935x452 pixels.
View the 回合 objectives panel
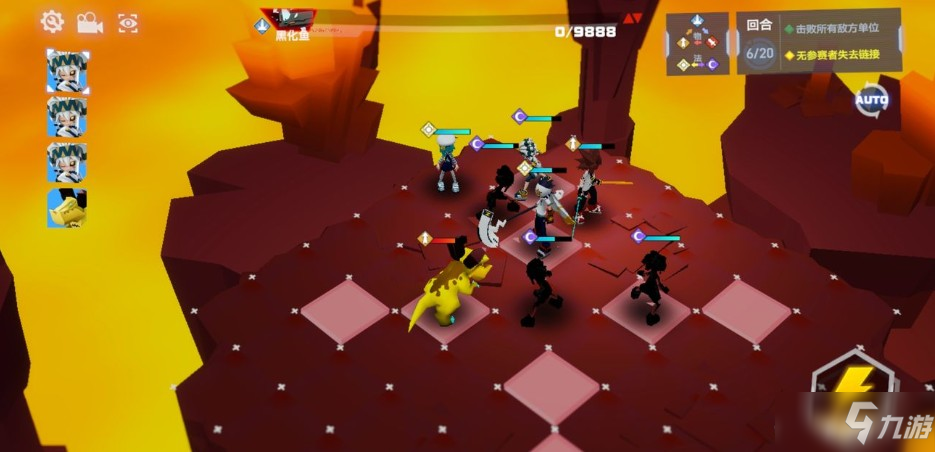819,43
